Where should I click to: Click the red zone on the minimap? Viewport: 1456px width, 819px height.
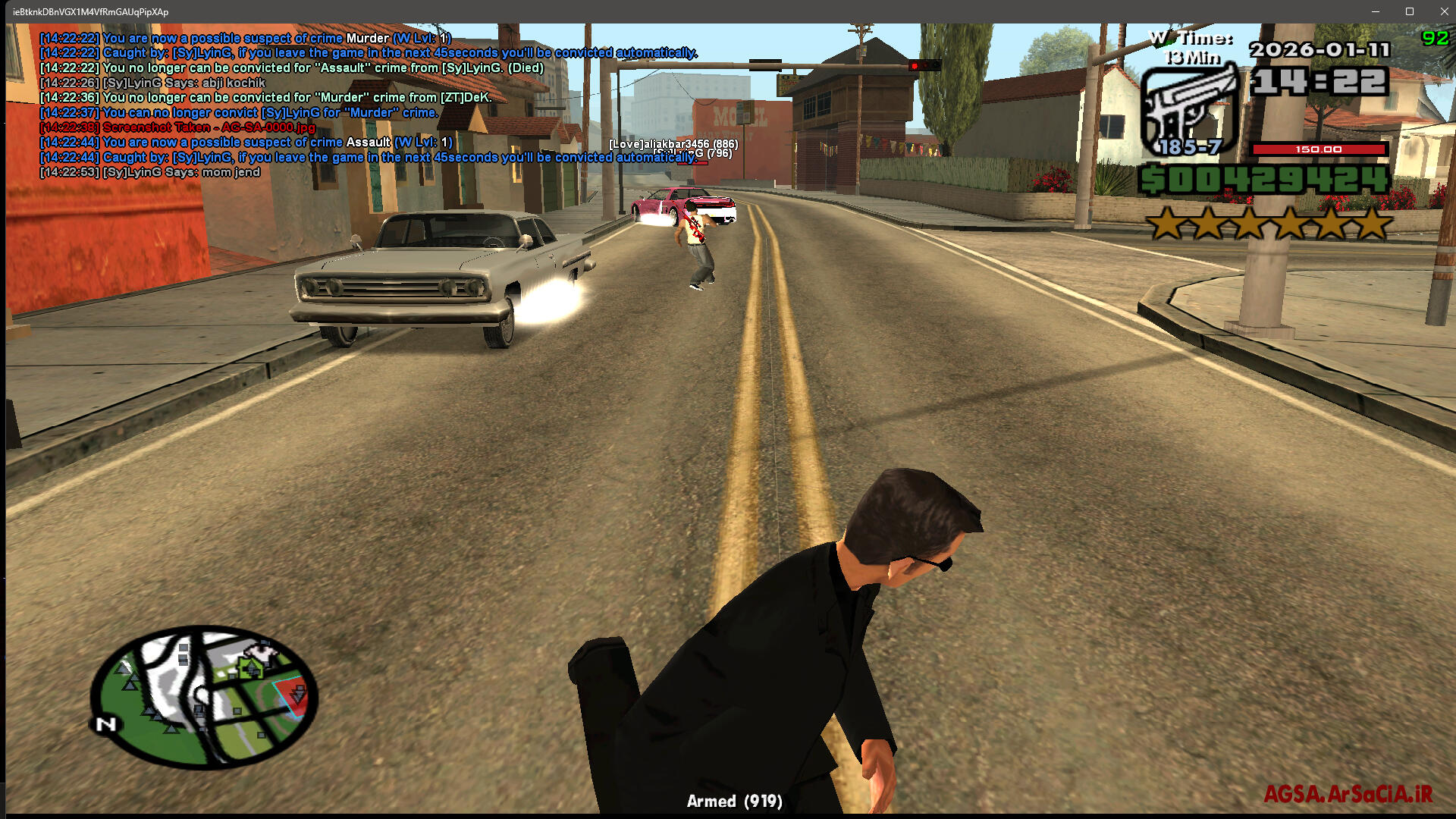click(x=292, y=696)
